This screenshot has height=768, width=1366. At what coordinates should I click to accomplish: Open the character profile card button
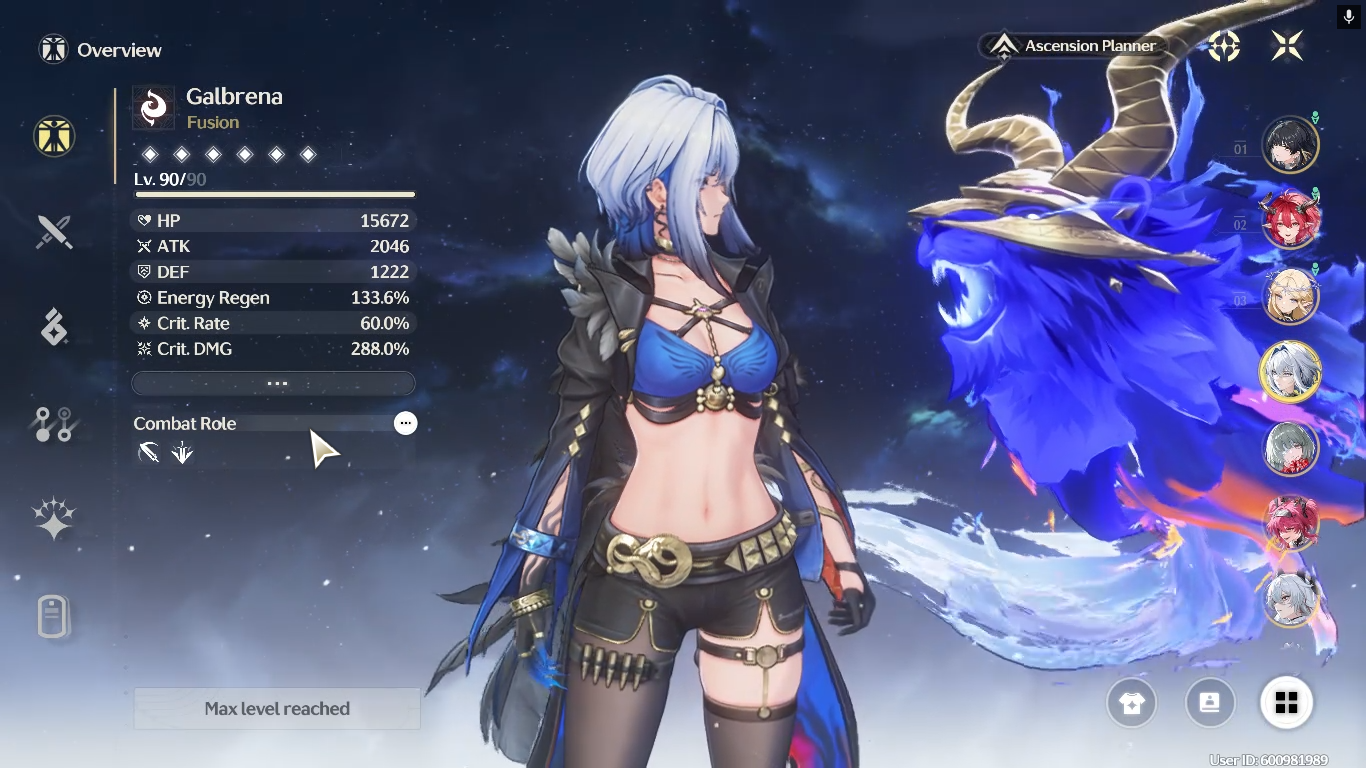pyautogui.click(x=1209, y=703)
